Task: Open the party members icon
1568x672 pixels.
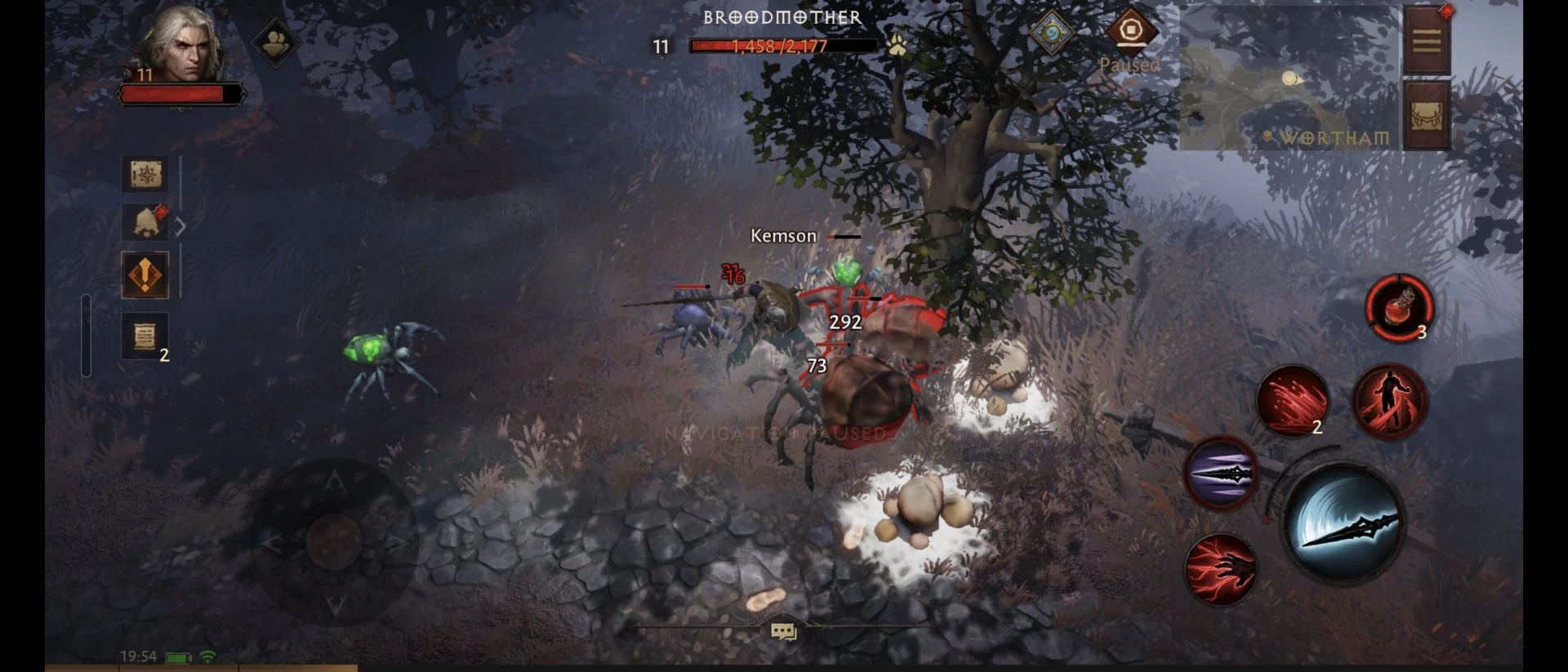Action: (x=274, y=41)
